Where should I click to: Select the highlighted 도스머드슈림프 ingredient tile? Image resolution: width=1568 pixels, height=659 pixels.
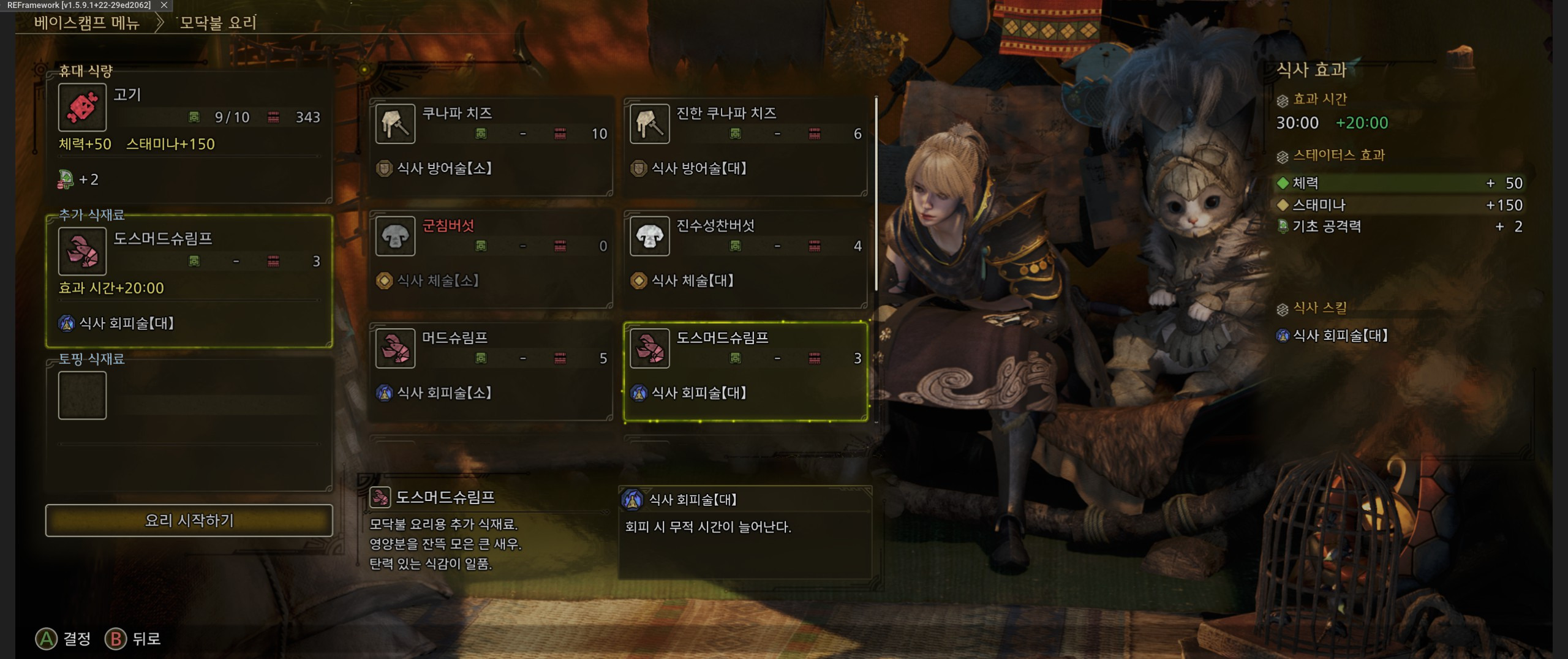[745, 371]
